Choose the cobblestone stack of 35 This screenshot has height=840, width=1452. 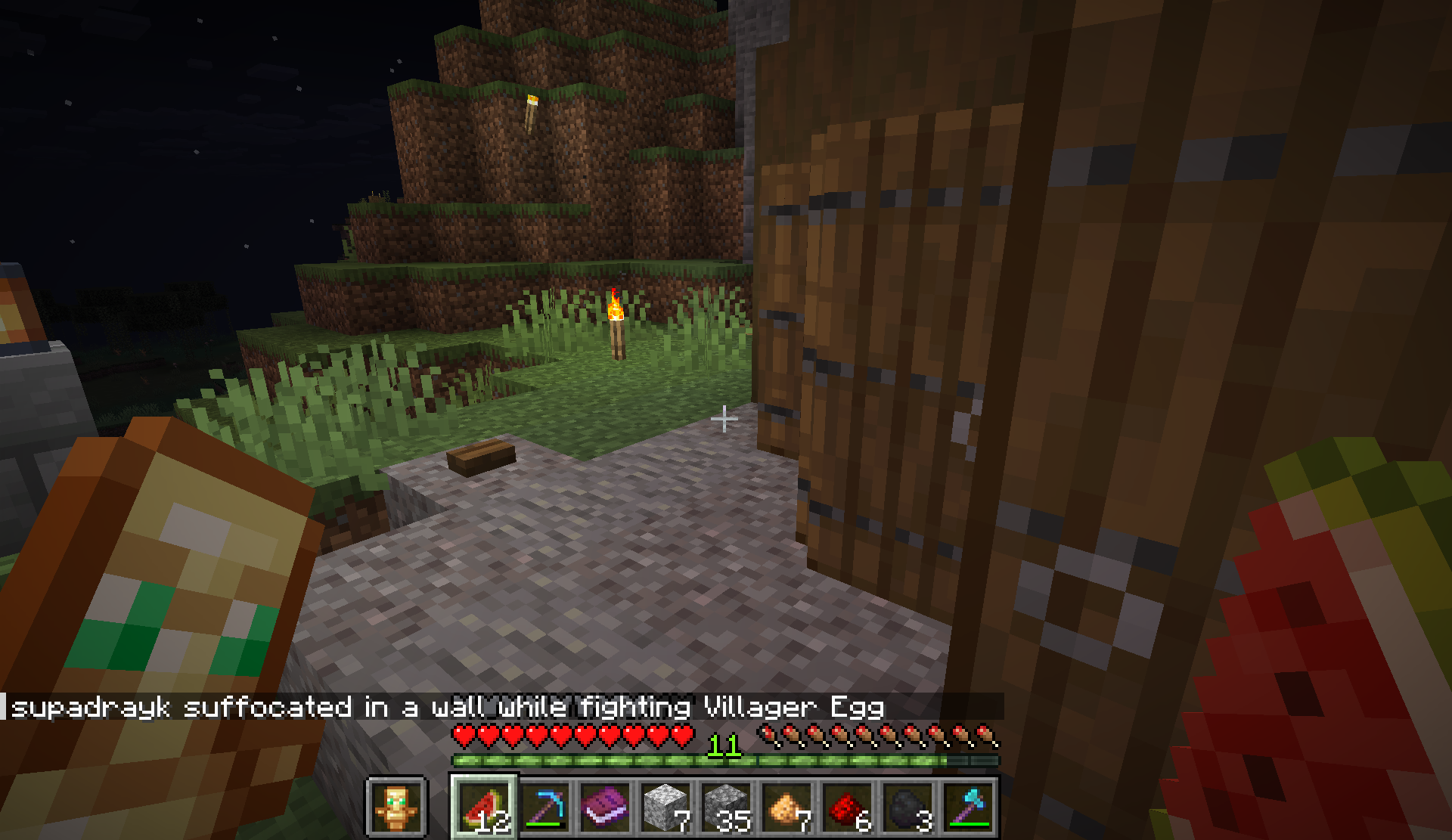pos(726,807)
